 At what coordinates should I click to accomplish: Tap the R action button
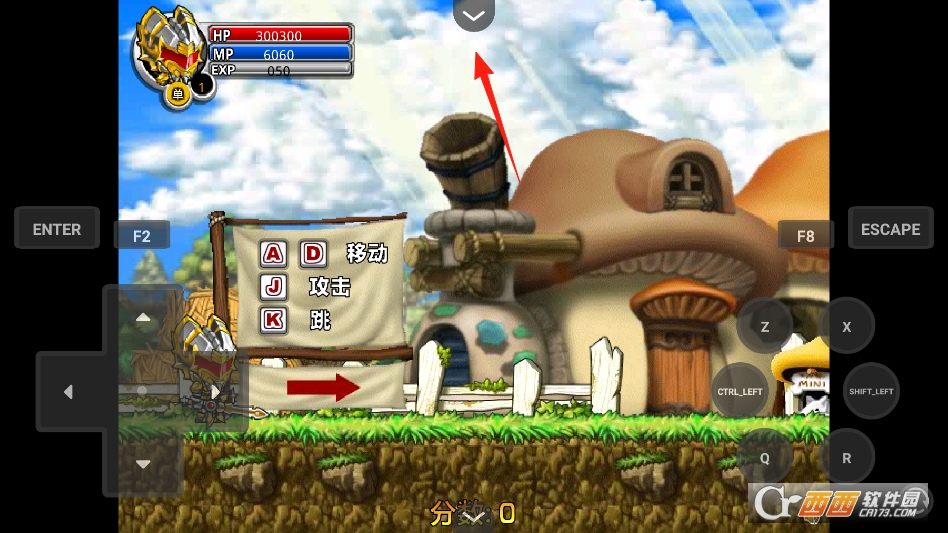click(847, 457)
